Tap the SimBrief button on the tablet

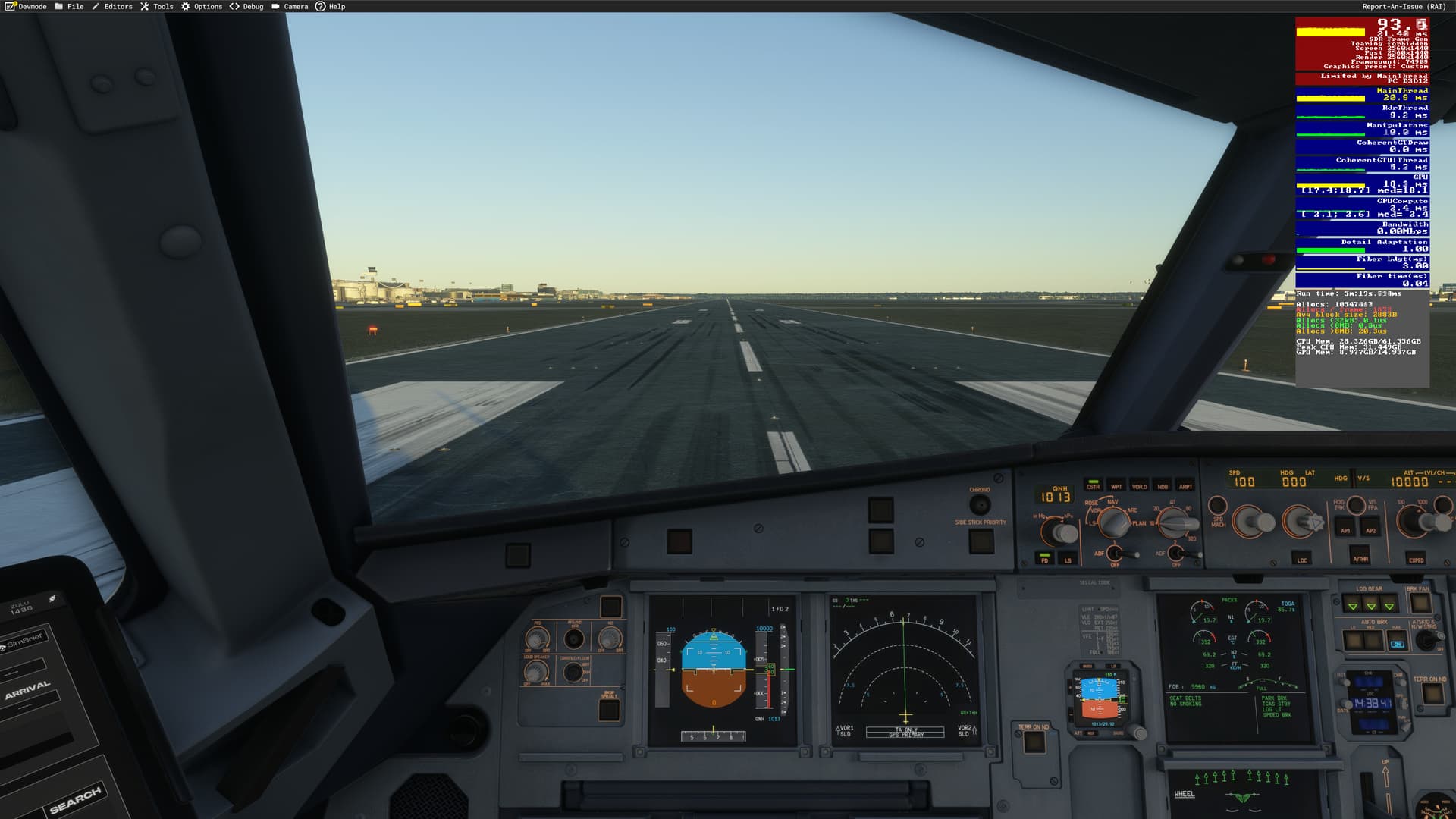click(x=26, y=642)
